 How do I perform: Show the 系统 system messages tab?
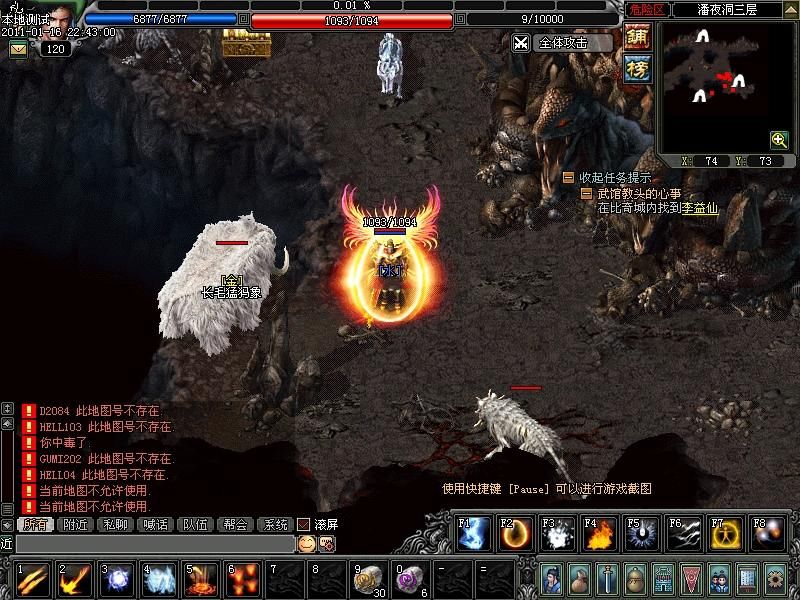tap(274, 524)
